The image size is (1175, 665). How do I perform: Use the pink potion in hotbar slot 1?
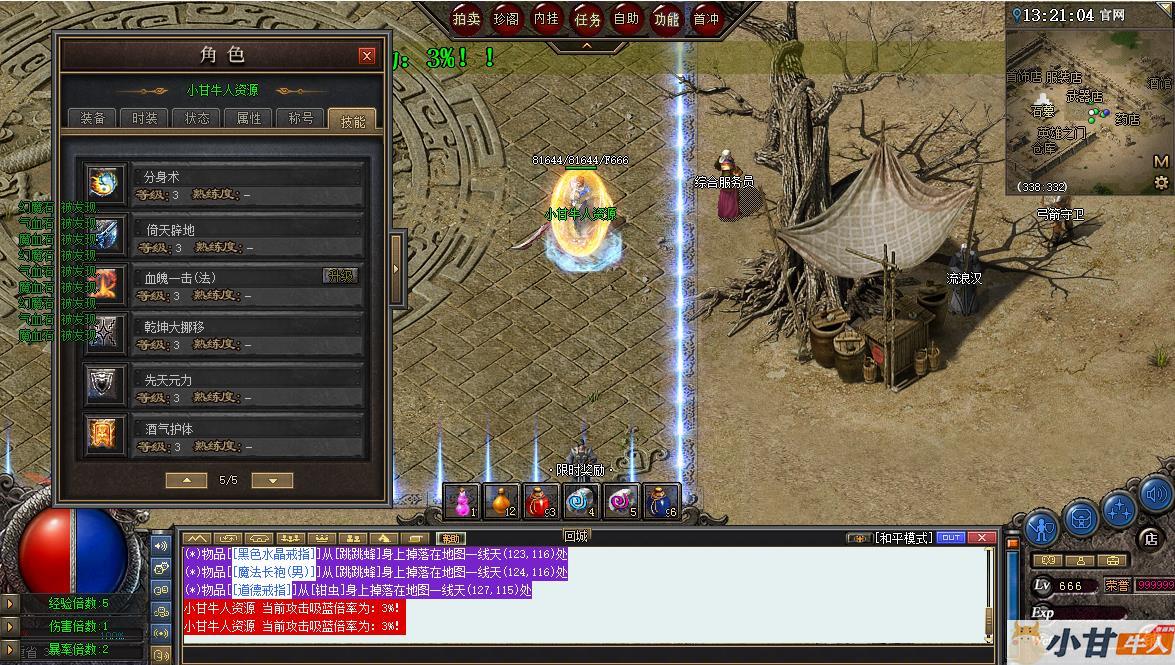[461, 501]
